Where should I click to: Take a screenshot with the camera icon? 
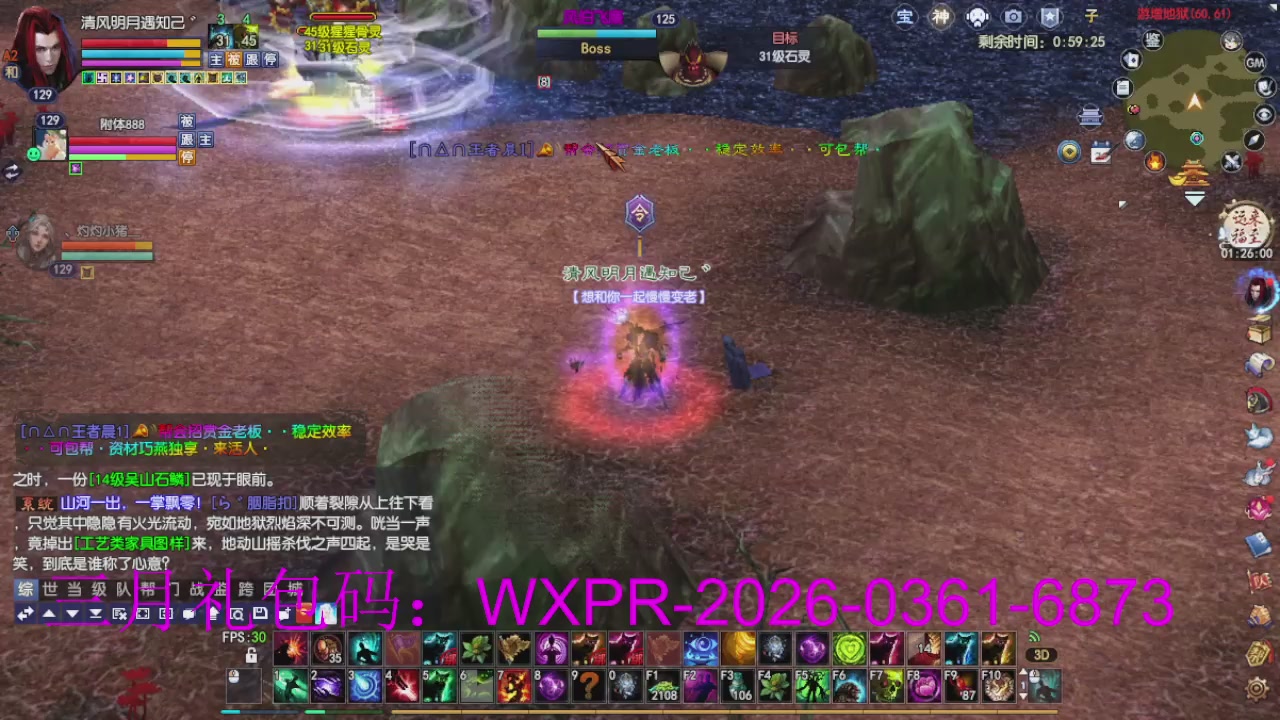pyautogui.click(x=1013, y=16)
